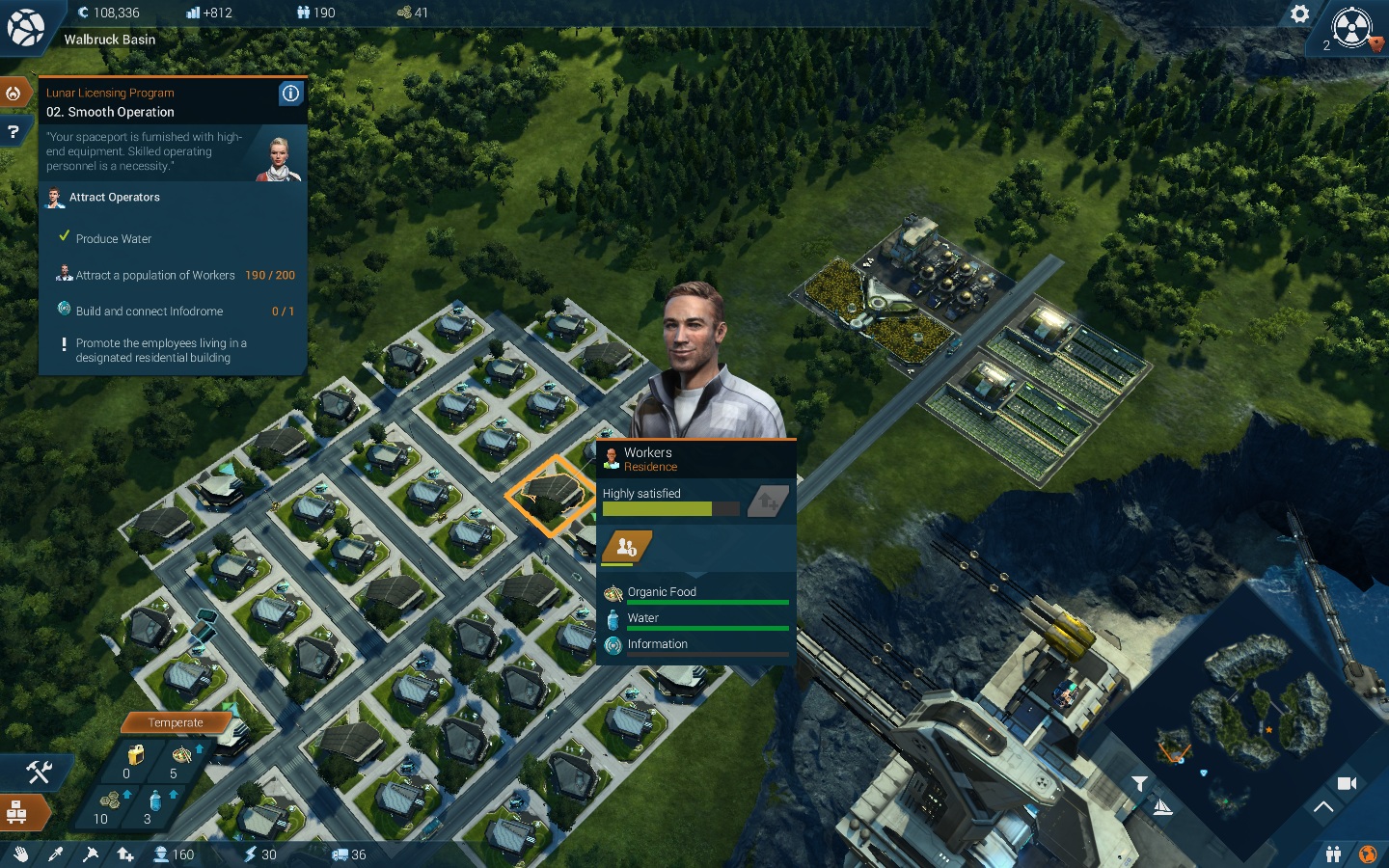
Task: Open the main menu logo button
Action: 25,27
